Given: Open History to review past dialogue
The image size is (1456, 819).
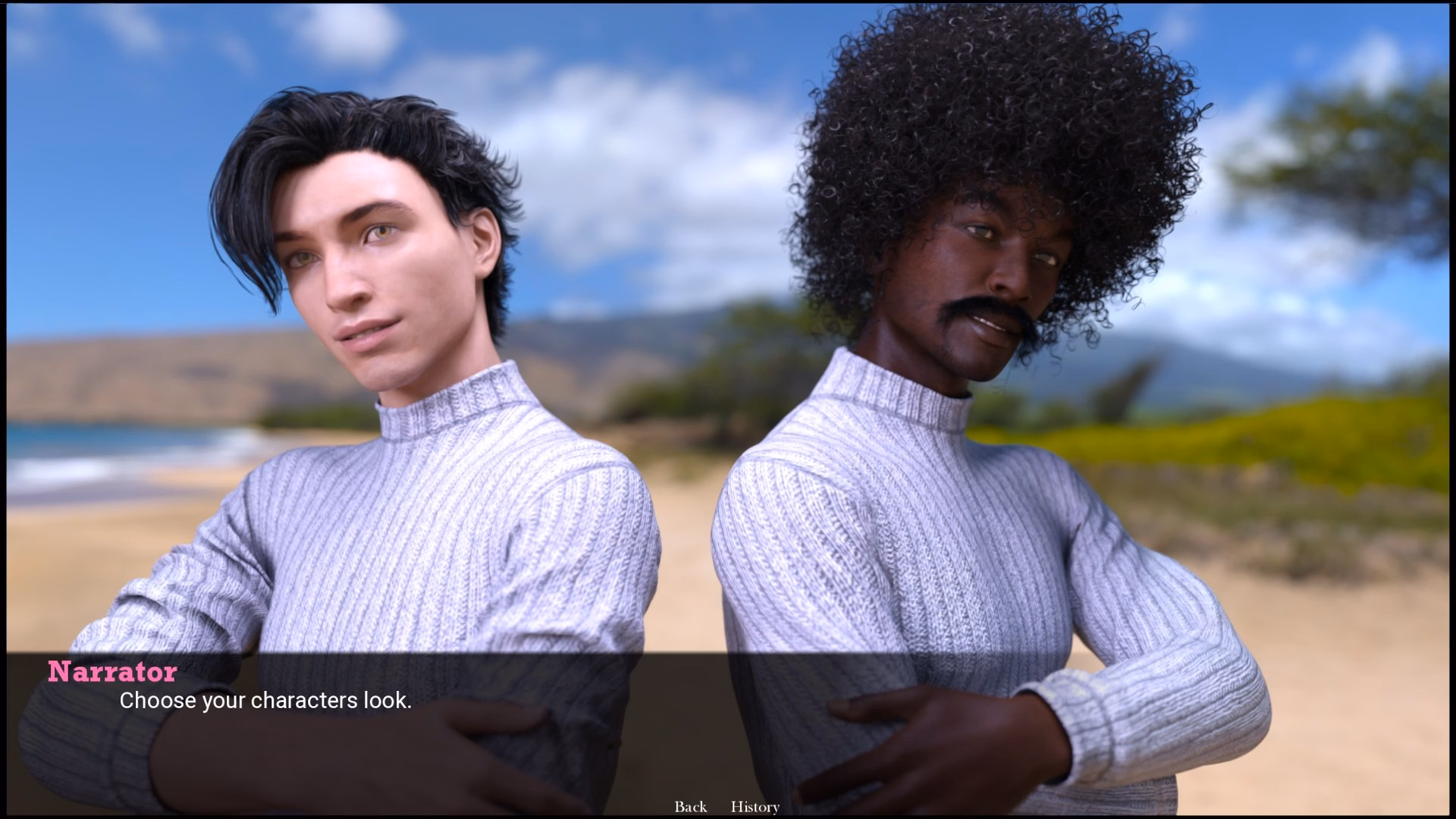Looking at the screenshot, I should 755,807.
